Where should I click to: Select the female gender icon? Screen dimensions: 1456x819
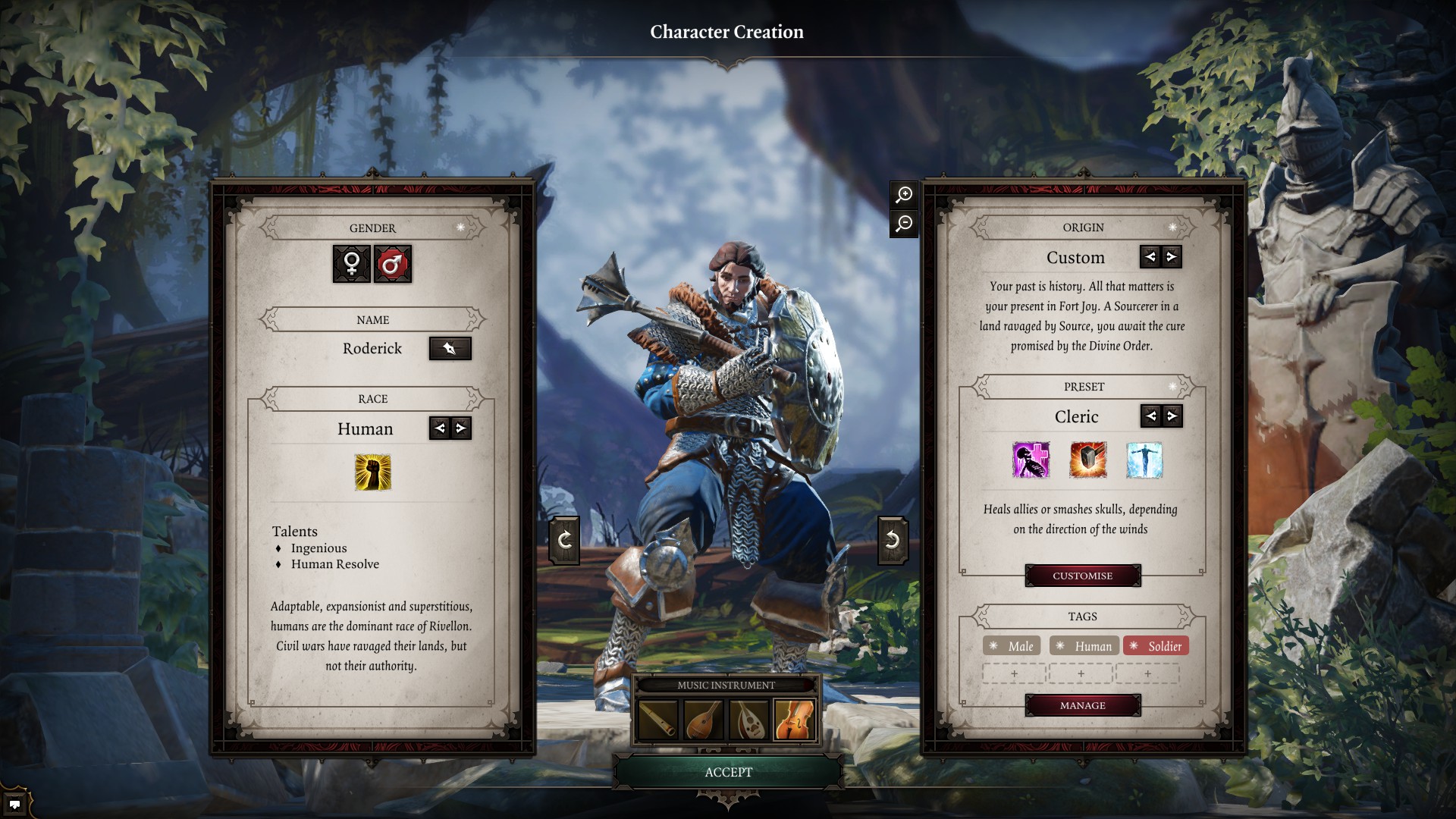pos(352,264)
